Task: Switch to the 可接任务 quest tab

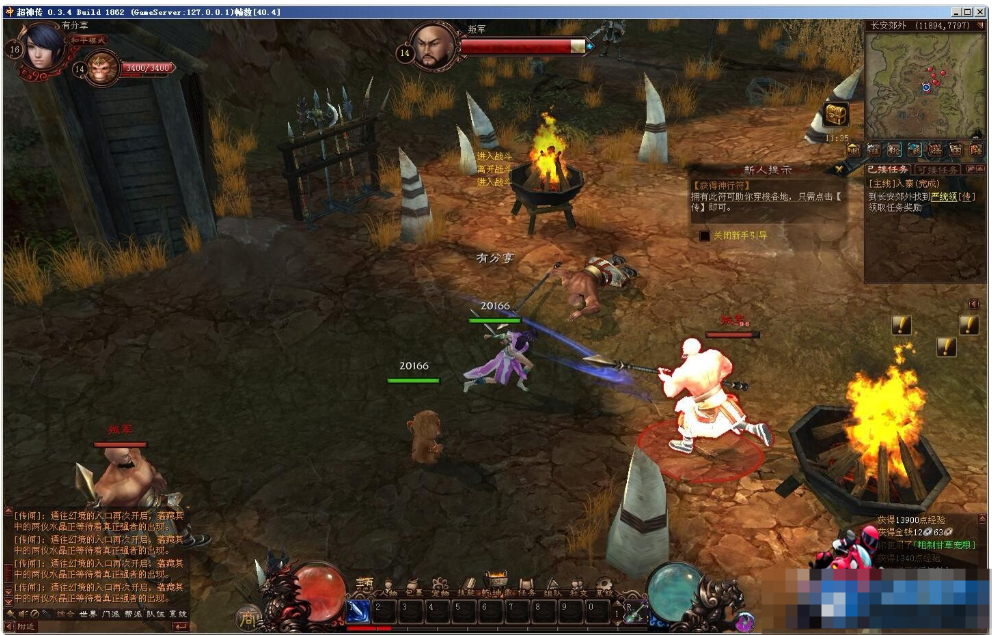Action: (936, 170)
